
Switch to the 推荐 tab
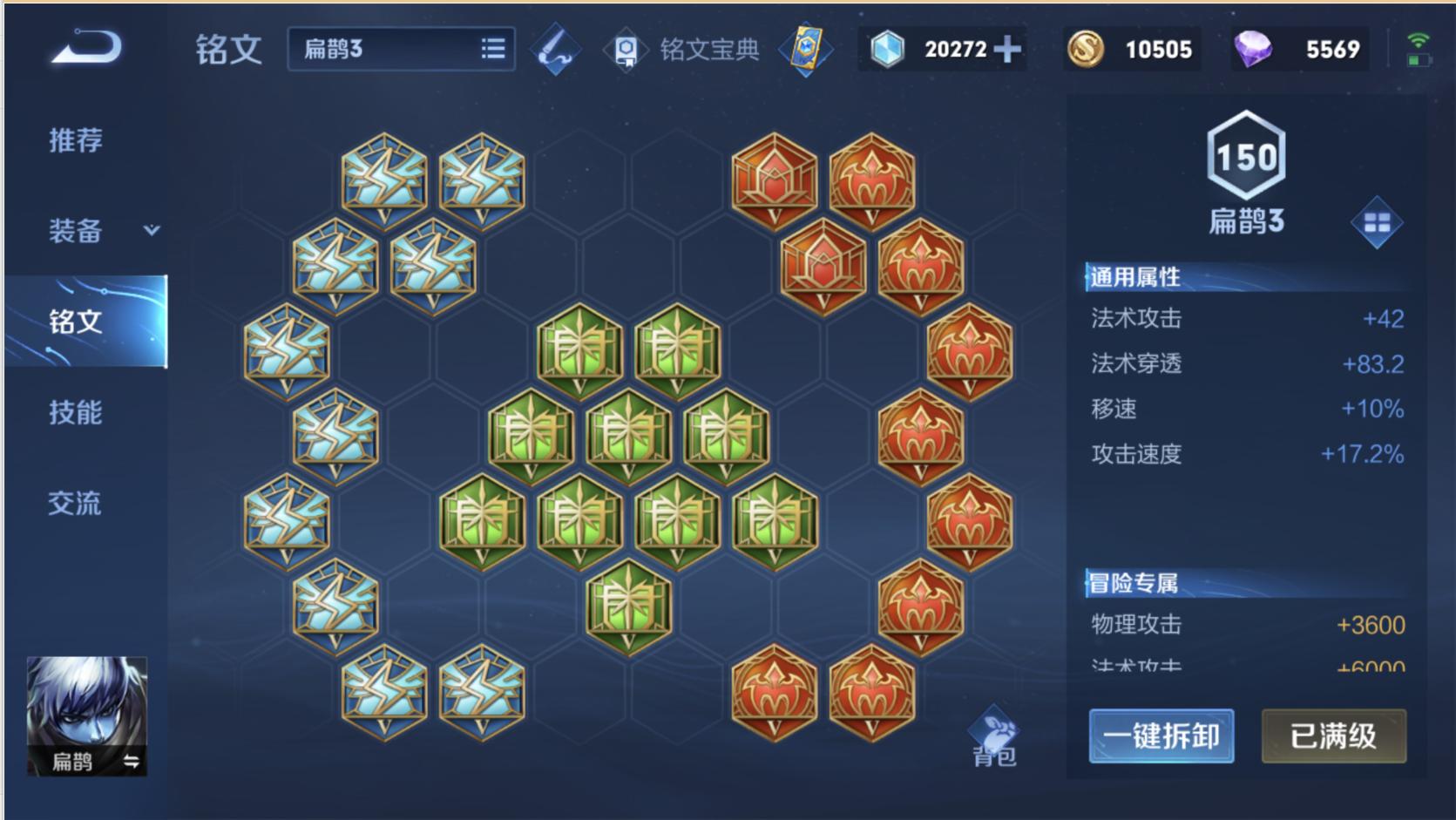point(74,139)
